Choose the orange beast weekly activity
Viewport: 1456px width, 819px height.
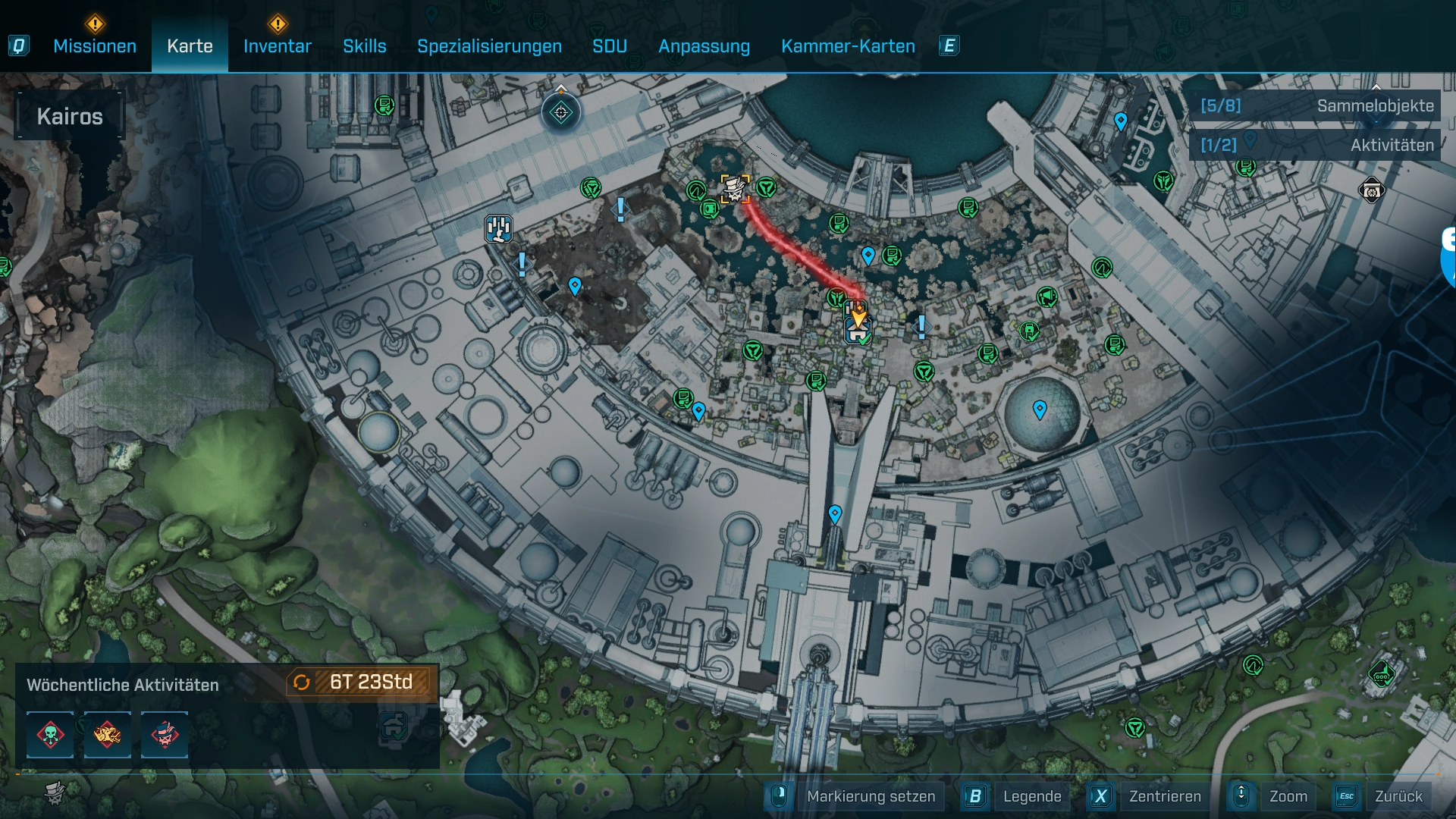(107, 735)
